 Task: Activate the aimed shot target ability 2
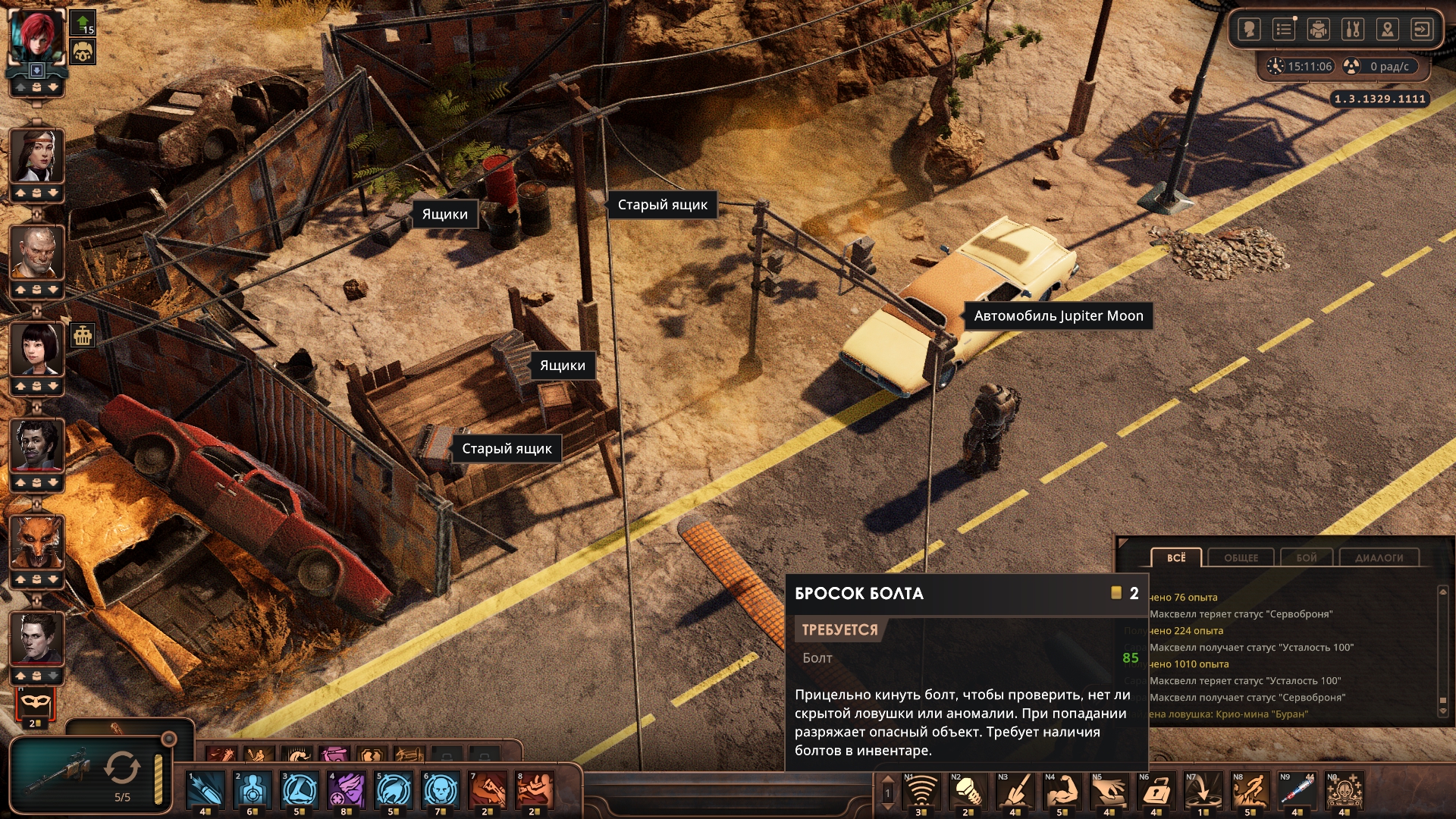pyautogui.click(x=253, y=790)
